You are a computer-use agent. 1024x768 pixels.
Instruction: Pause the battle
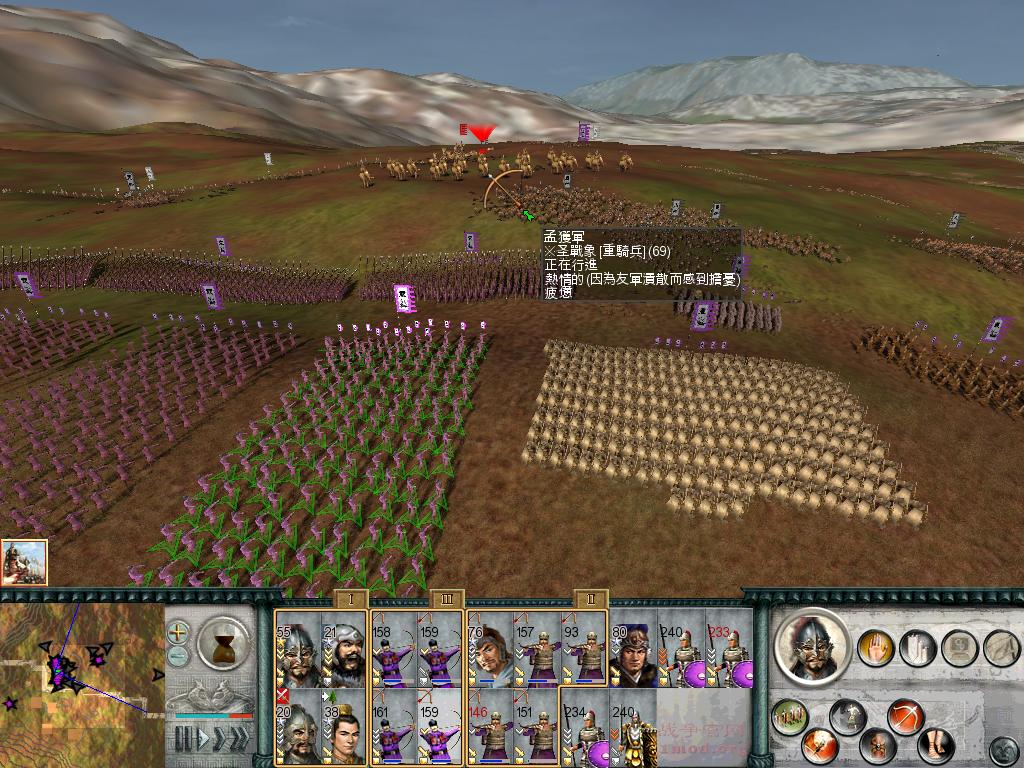pyautogui.click(x=182, y=739)
